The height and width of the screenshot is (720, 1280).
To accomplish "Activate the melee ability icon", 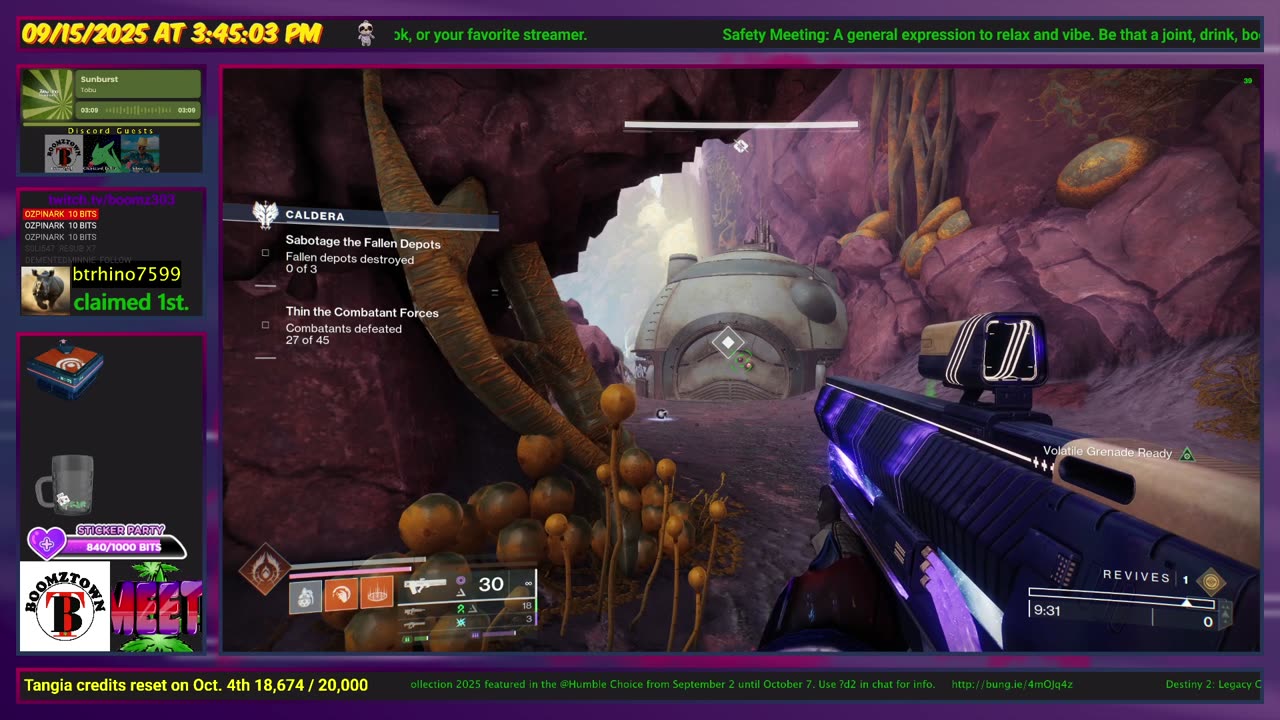I will click(341, 596).
